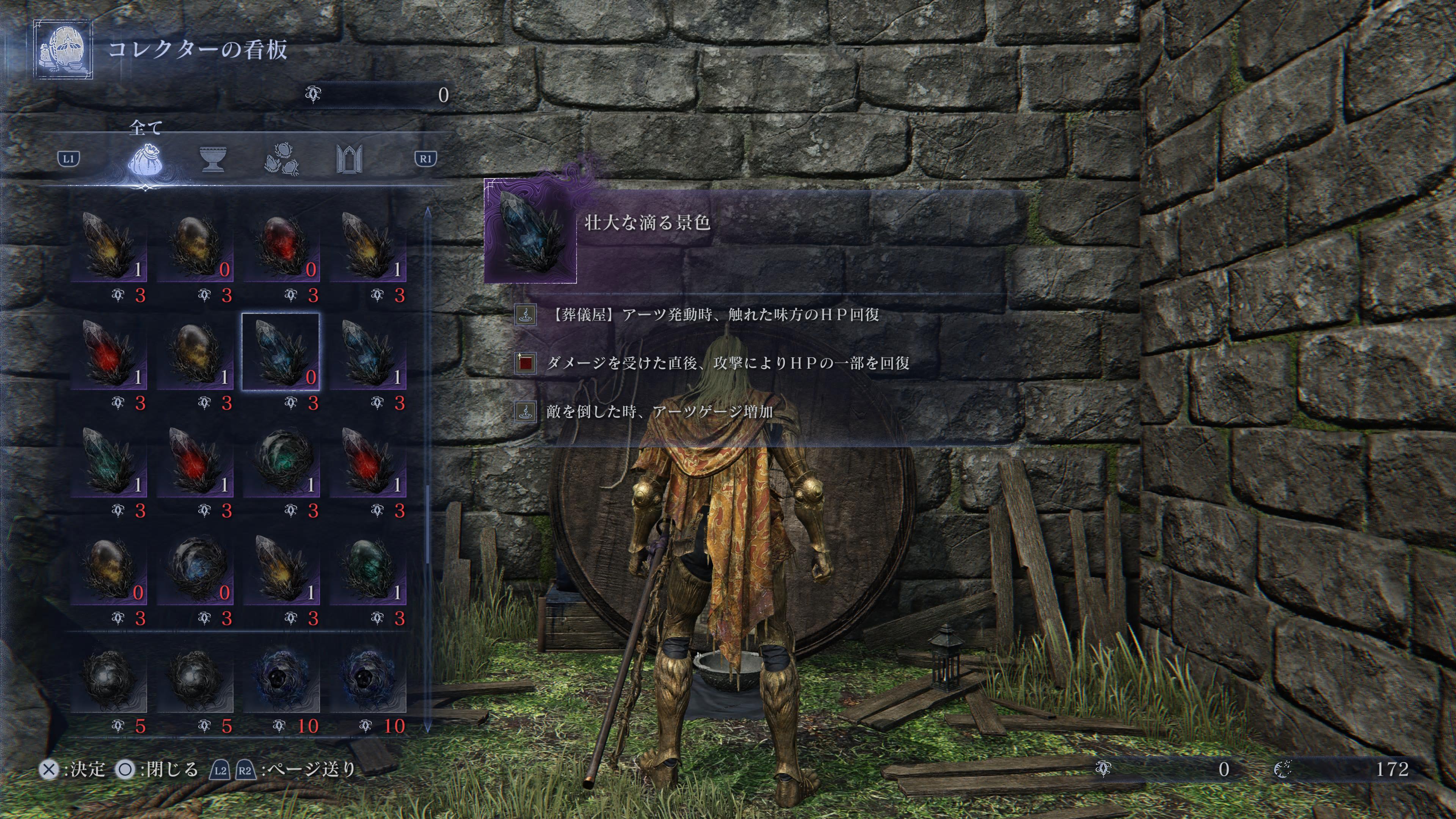Open the chalice category tab
The image size is (1456, 819).
pyautogui.click(x=213, y=159)
